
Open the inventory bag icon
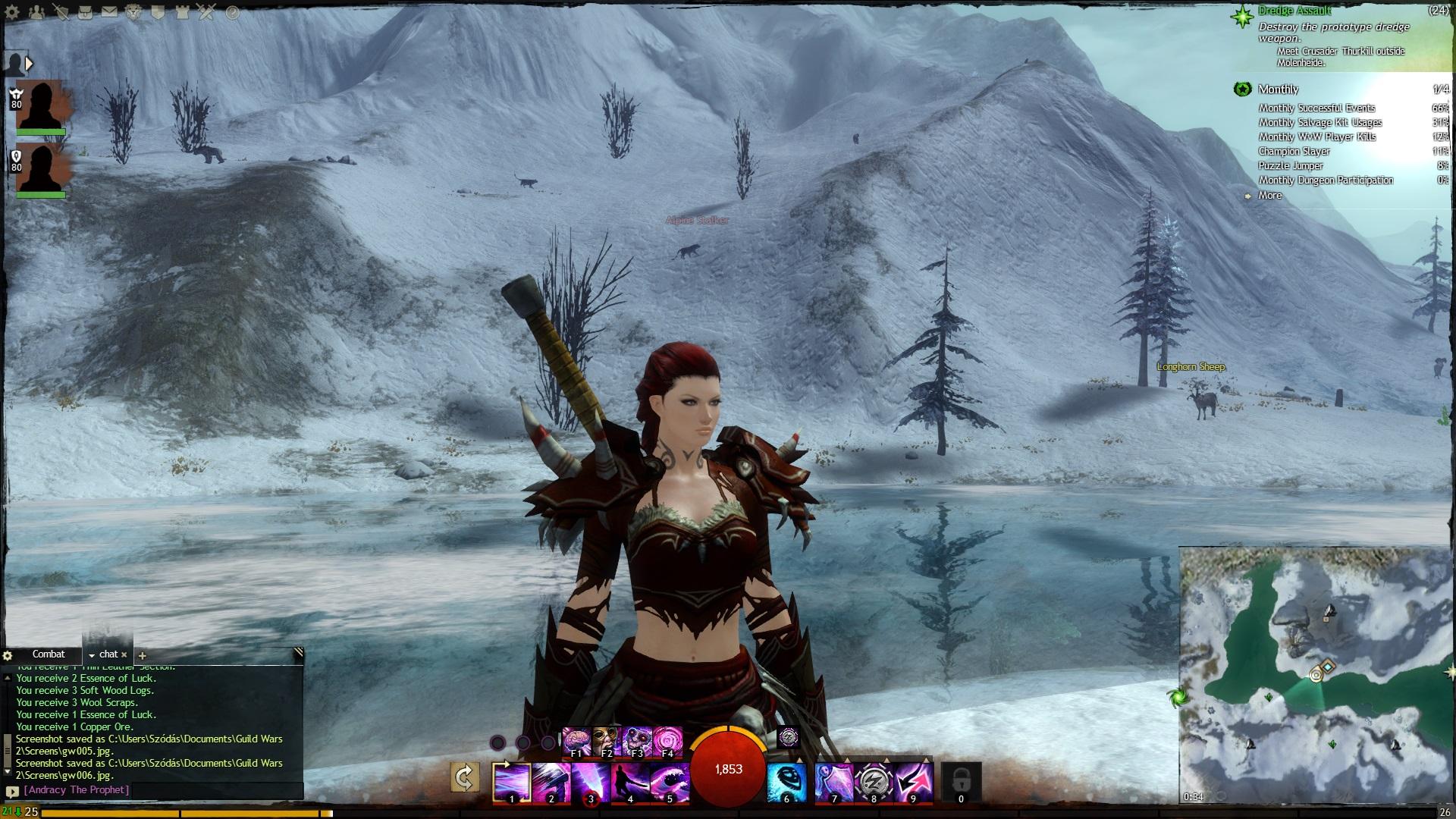(x=84, y=12)
